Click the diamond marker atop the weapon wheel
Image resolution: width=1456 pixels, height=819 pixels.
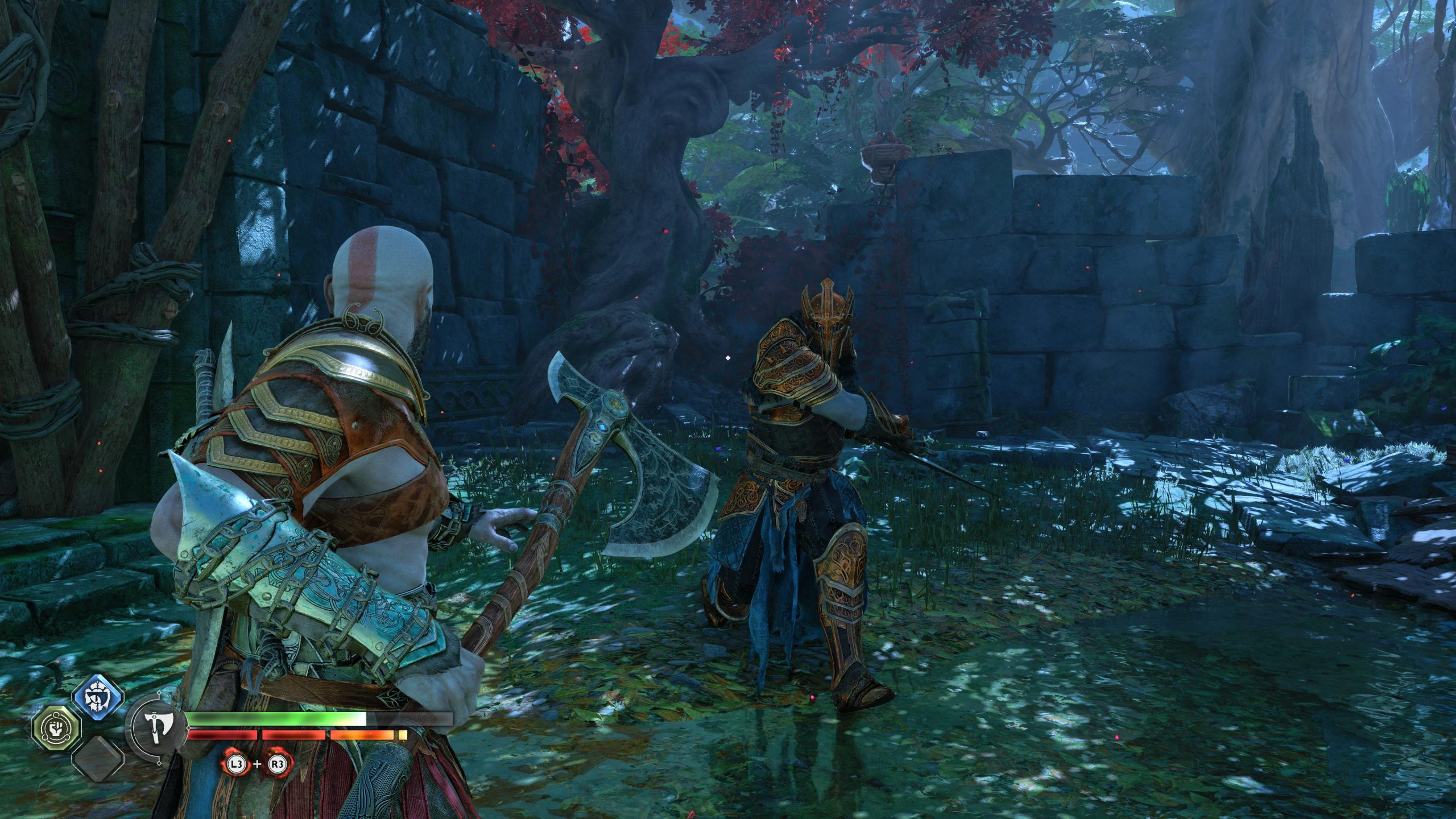pyautogui.click(x=158, y=693)
